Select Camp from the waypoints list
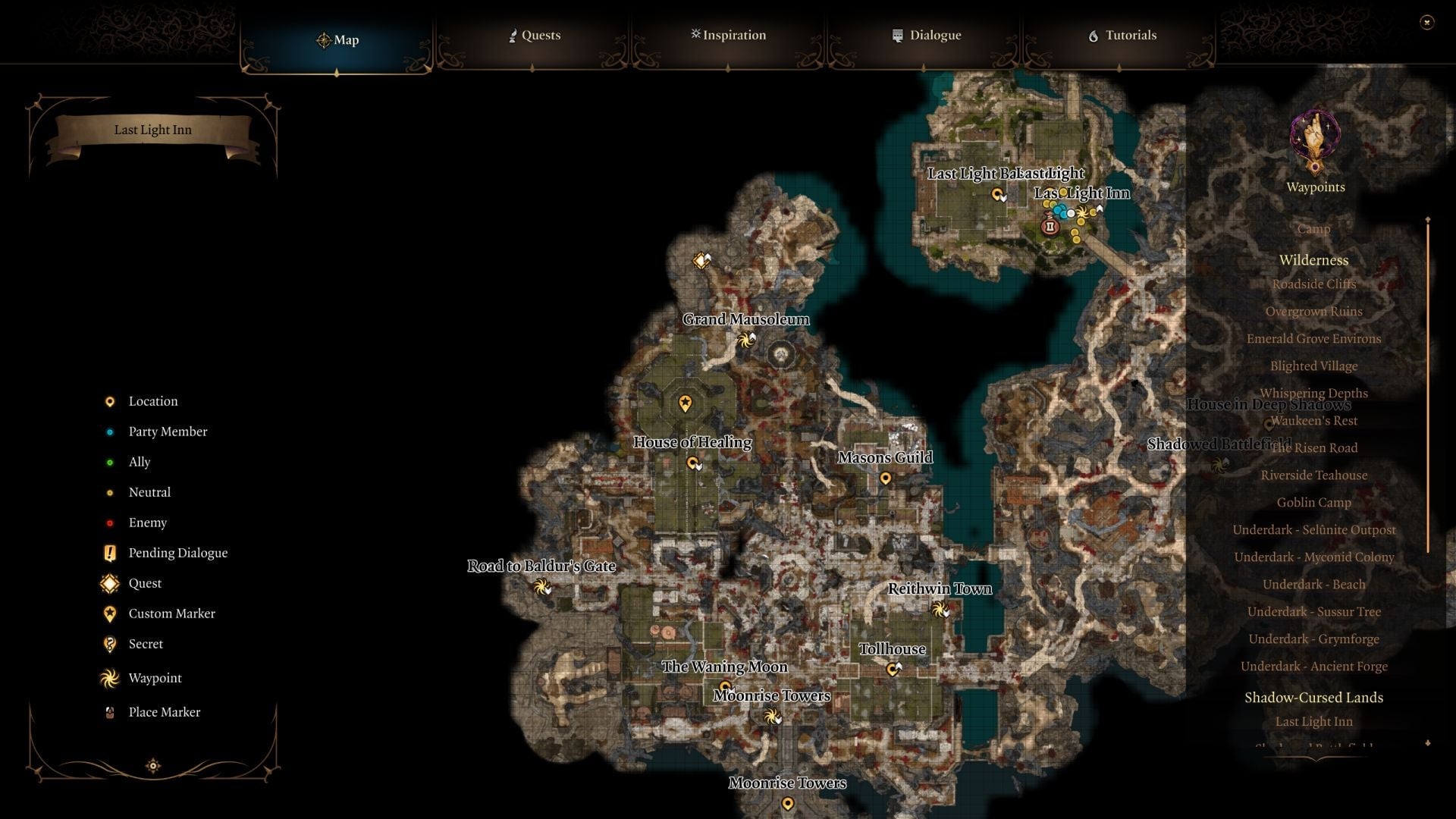1456x819 pixels. click(x=1313, y=228)
